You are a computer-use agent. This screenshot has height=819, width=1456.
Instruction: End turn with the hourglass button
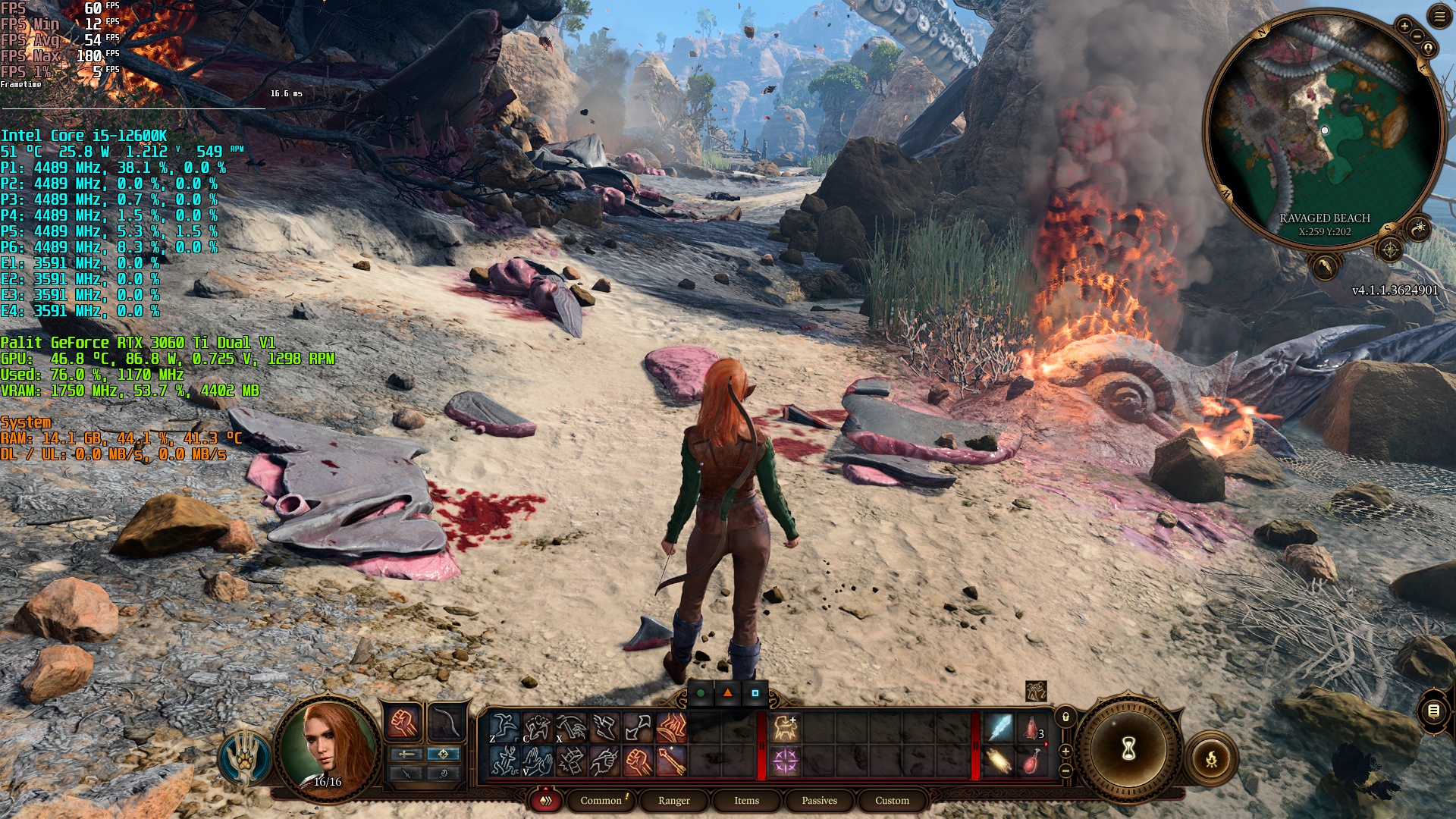point(1128,749)
